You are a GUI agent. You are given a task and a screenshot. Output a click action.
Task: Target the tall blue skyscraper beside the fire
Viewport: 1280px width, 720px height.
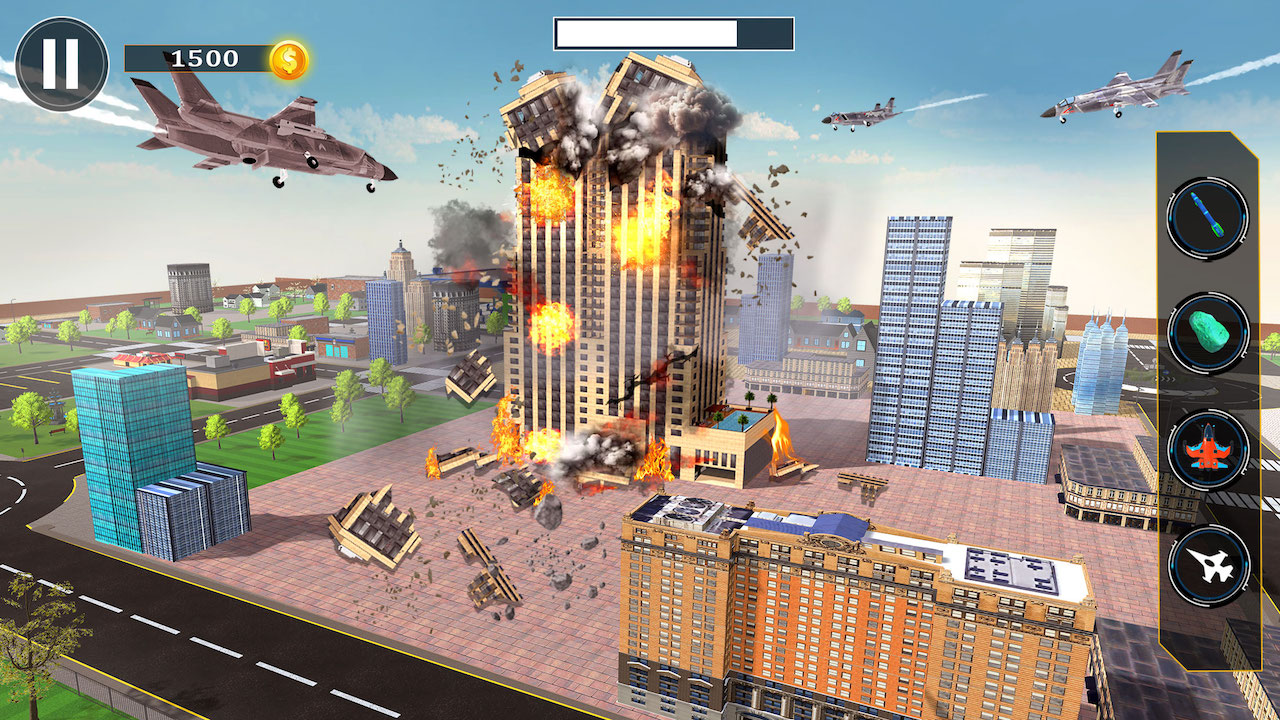click(x=910, y=330)
